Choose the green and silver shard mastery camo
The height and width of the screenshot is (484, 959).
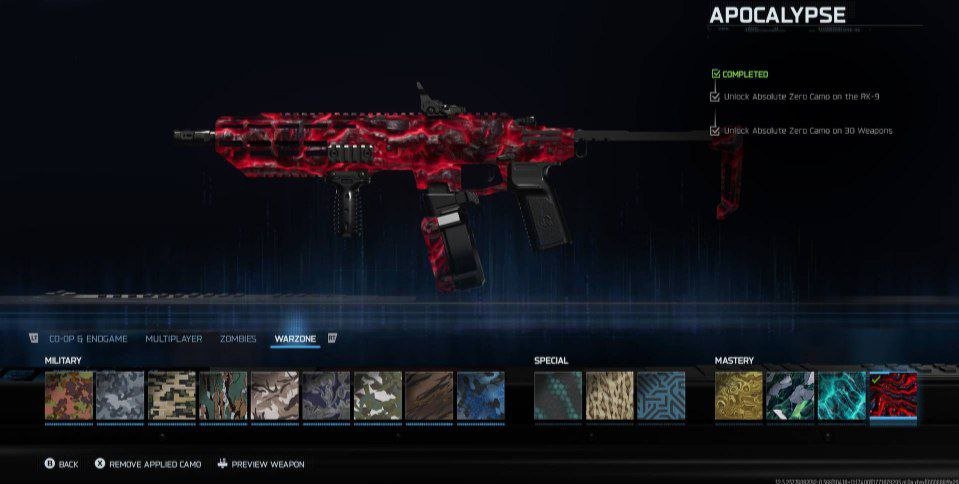790,395
